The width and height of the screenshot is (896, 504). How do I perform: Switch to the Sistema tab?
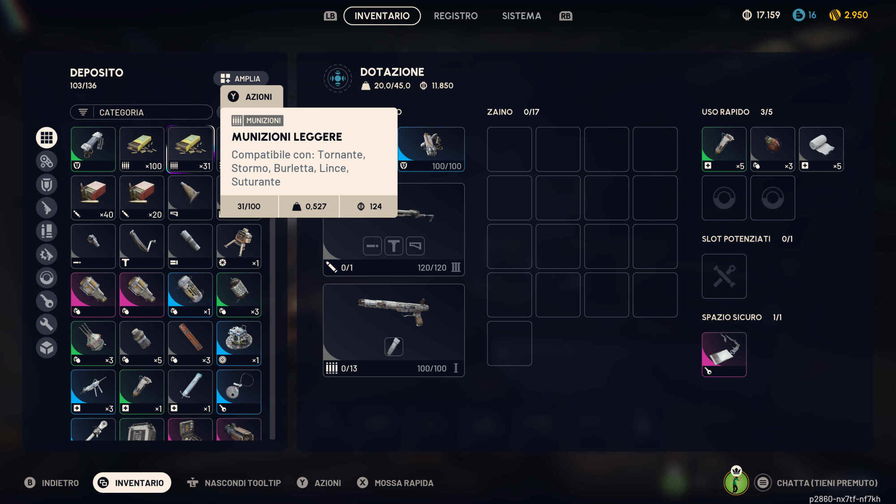point(521,16)
